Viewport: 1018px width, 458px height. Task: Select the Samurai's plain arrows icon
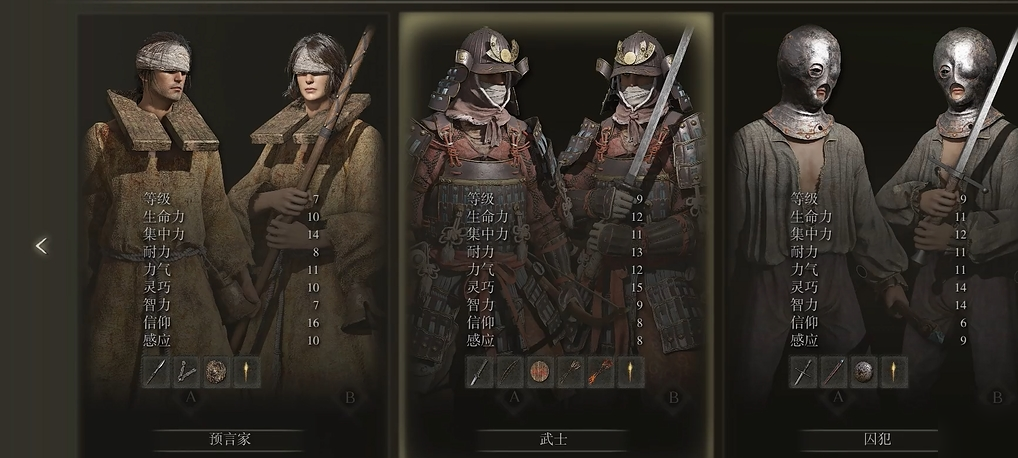point(570,372)
